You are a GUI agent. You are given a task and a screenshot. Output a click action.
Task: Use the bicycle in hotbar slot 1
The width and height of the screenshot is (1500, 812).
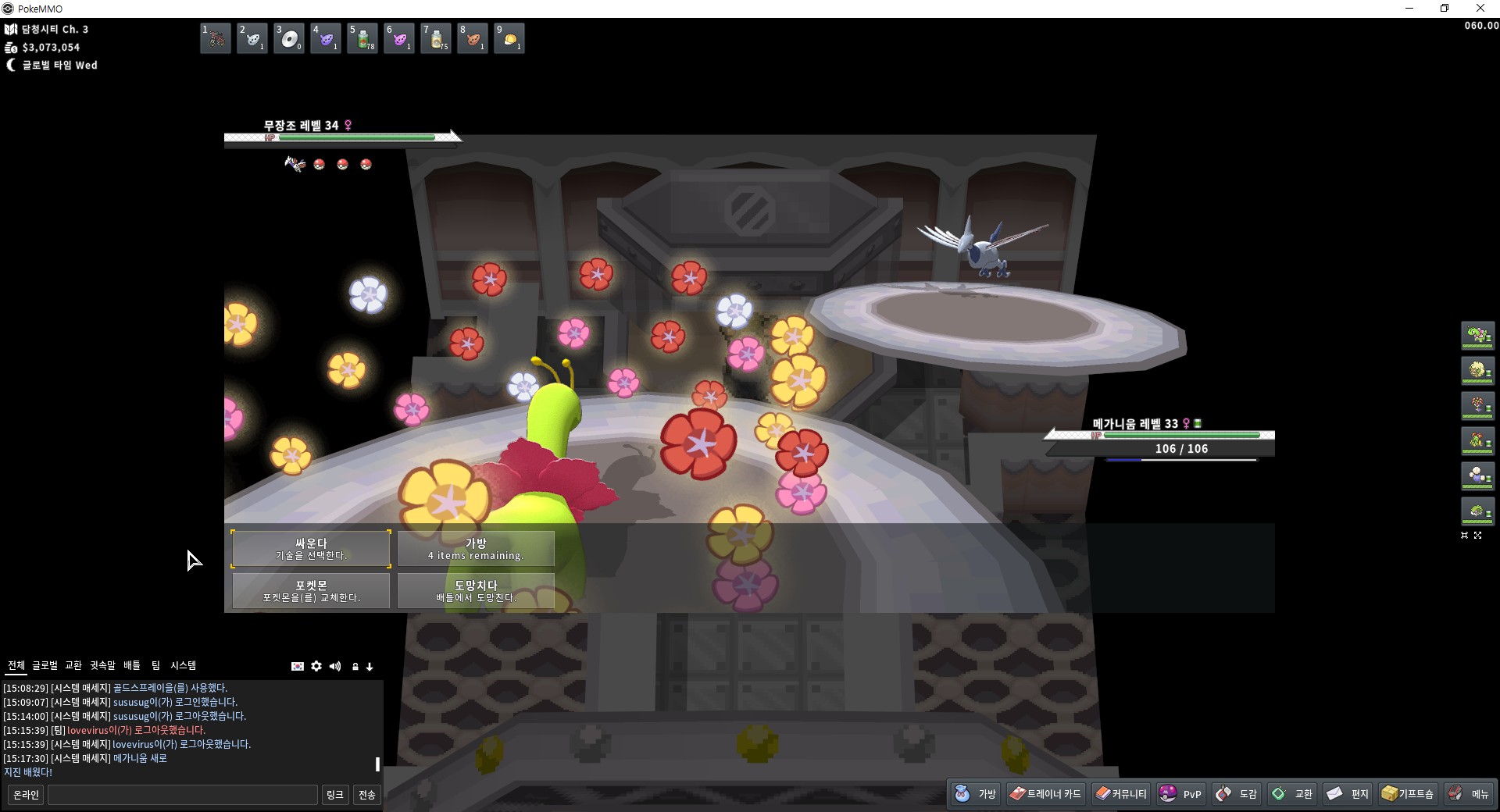pos(216,38)
